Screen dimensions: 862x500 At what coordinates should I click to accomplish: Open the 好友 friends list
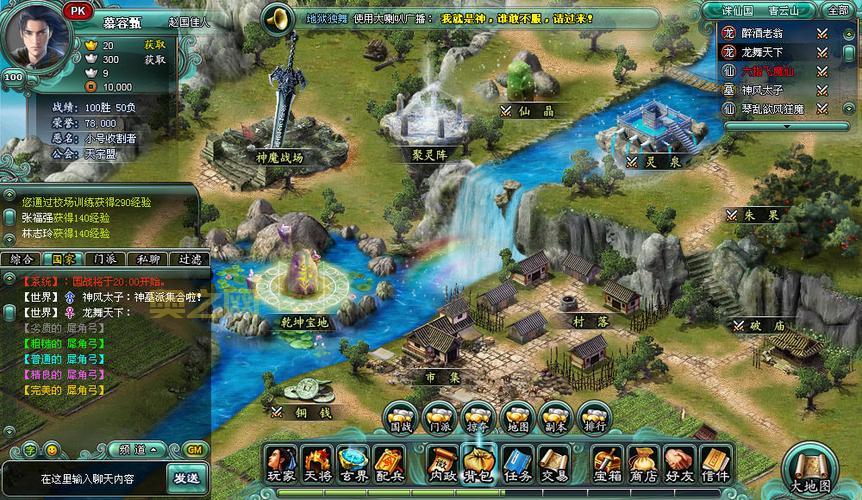click(679, 463)
